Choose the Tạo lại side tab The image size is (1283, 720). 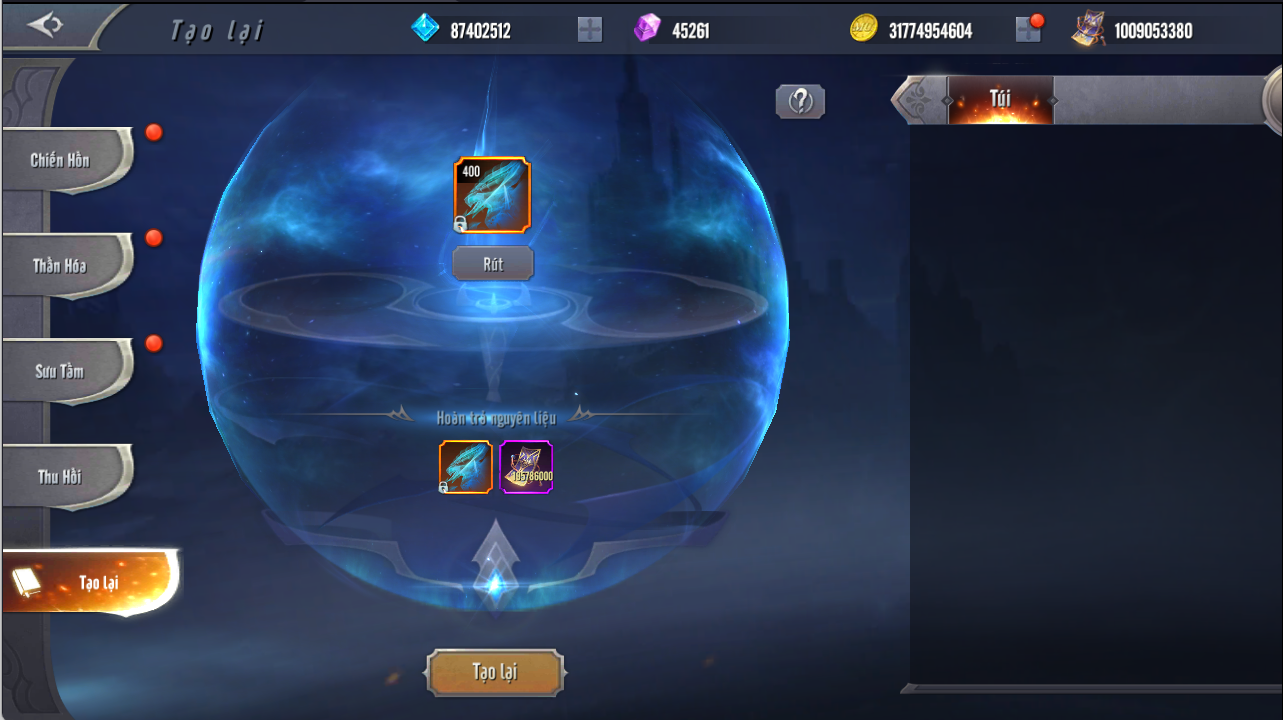pos(90,582)
